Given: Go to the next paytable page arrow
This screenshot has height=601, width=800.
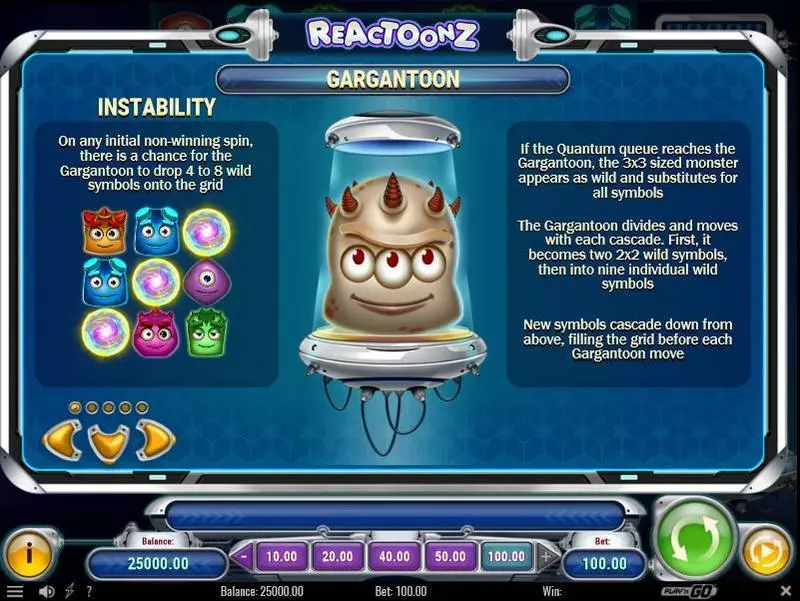Looking at the screenshot, I should 155,439.
